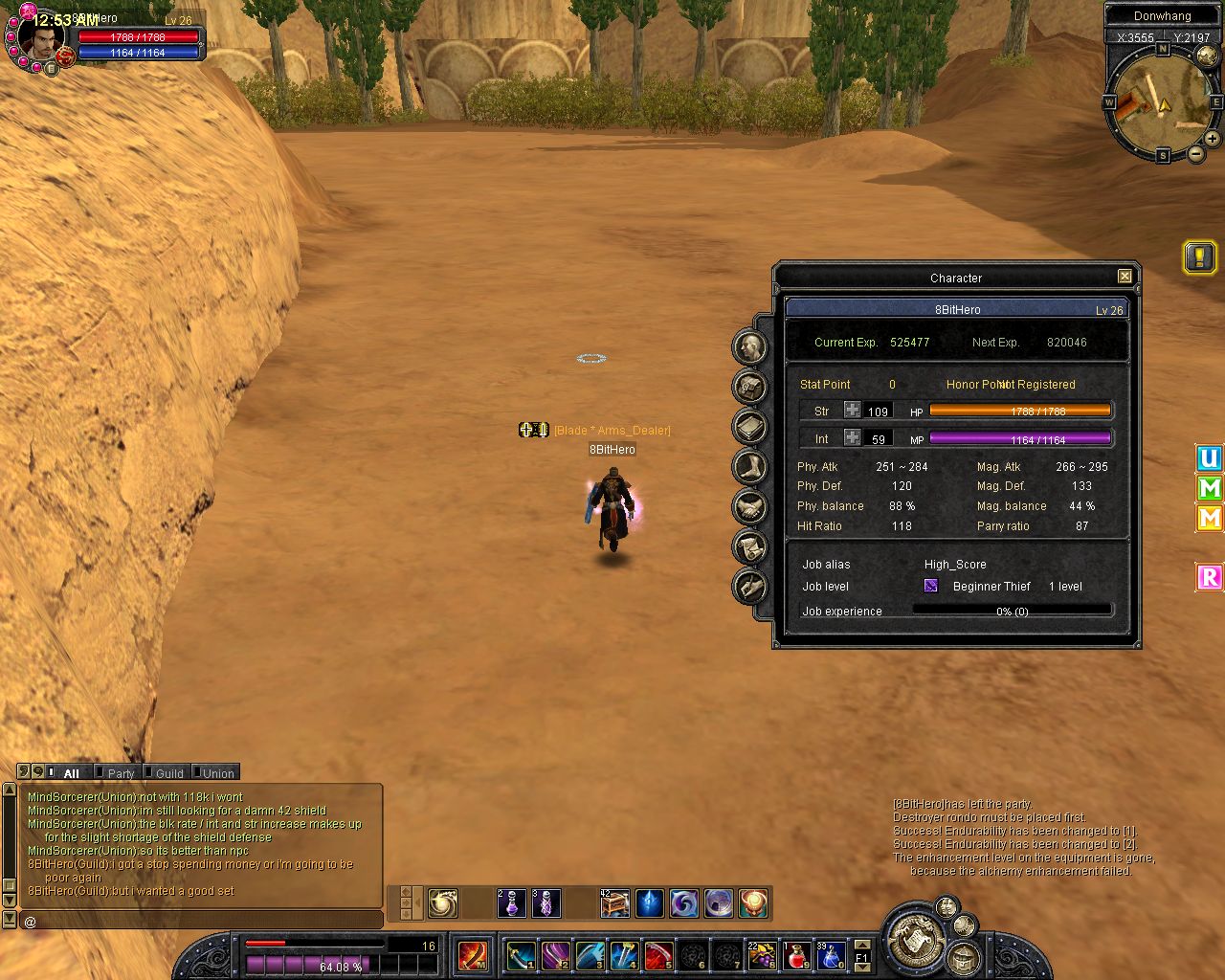Zoom in the minimap with plus button
This screenshot has width=1225, height=980.
[x=1212, y=139]
